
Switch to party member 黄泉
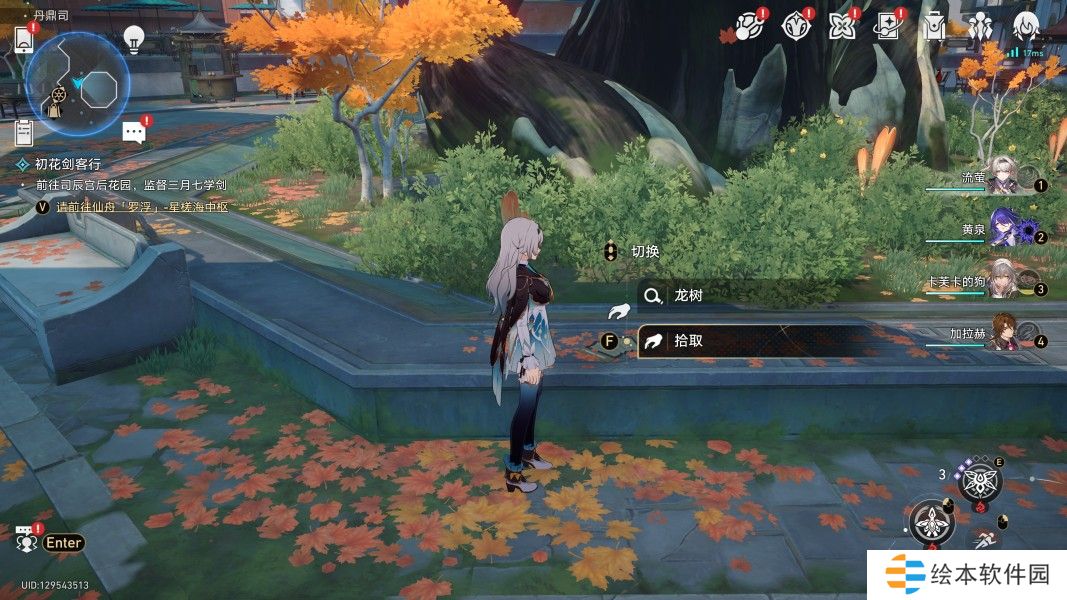point(1002,231)
